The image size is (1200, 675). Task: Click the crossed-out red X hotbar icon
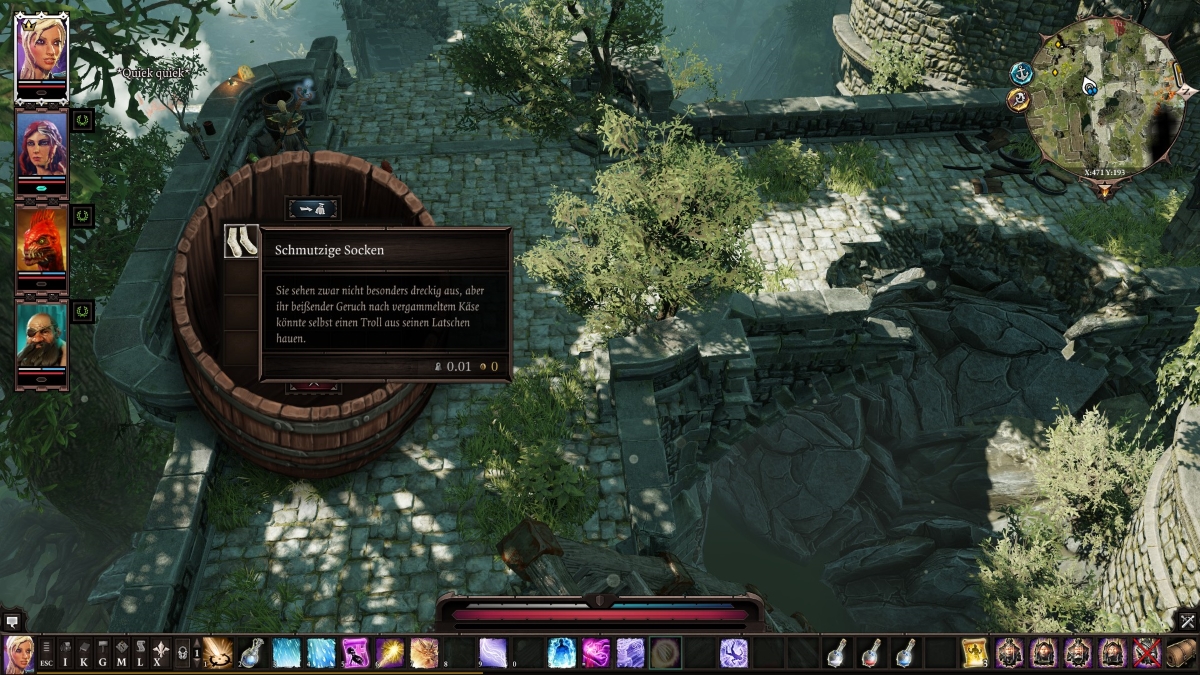[x=1146, y=653]
